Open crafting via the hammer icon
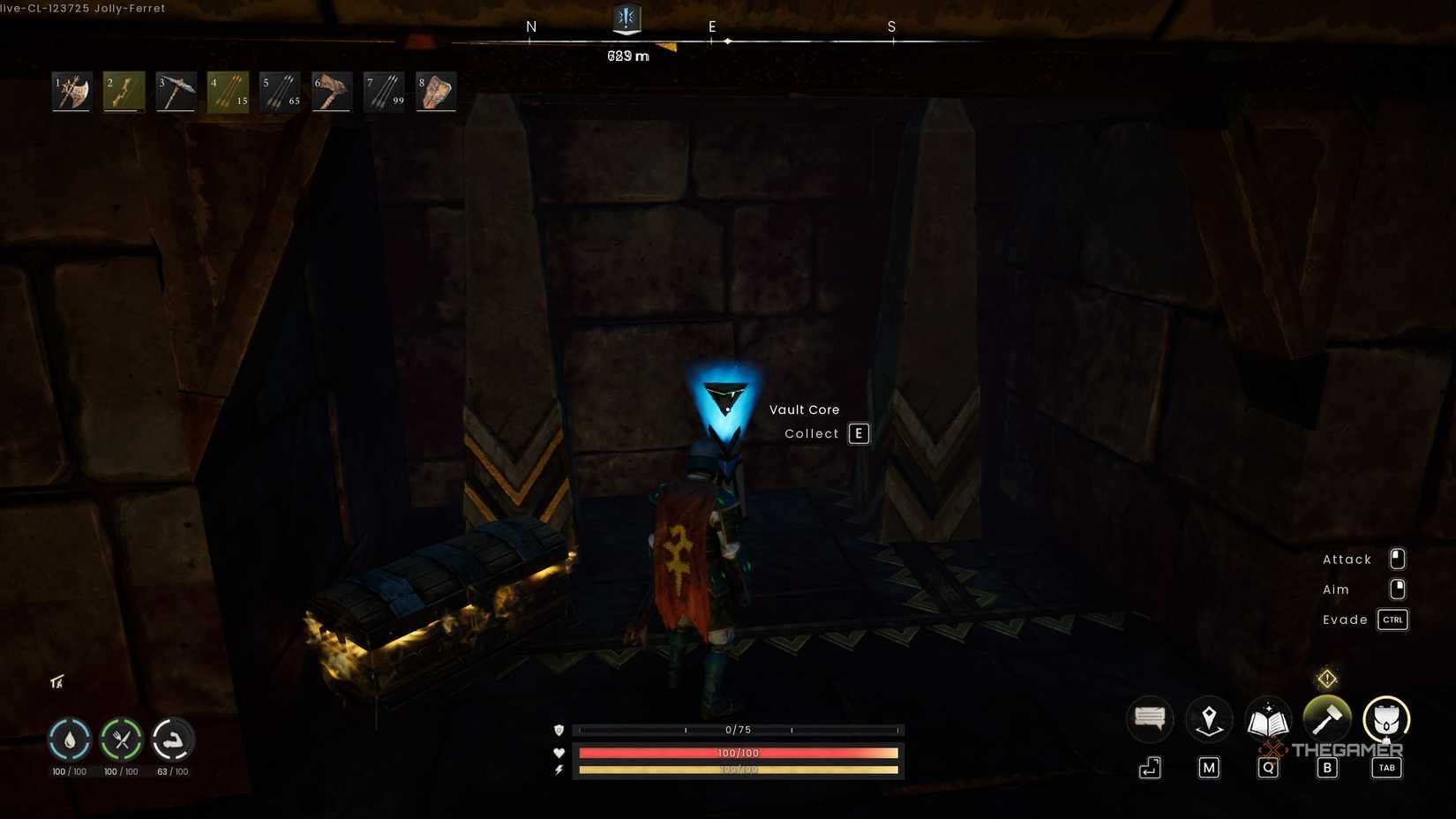 [1327, 719]
